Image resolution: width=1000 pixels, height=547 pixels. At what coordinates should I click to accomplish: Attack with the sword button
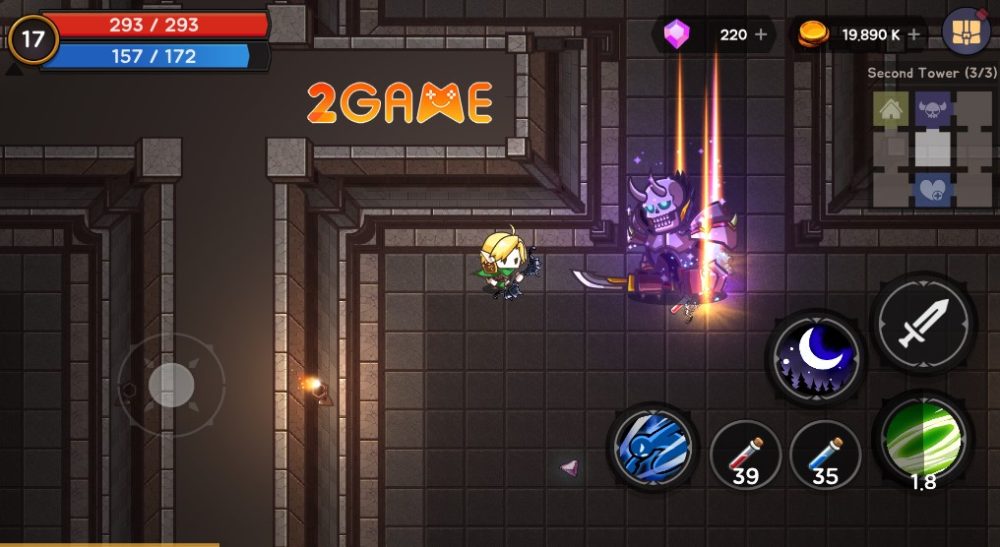tap(923, 324)
